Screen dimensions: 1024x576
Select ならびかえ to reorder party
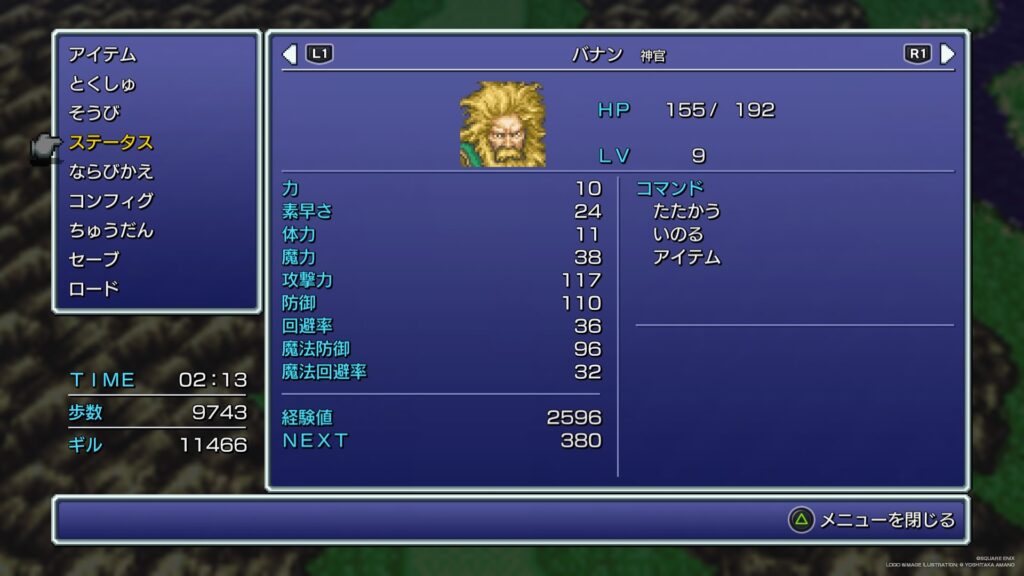(x=111, y=172)
